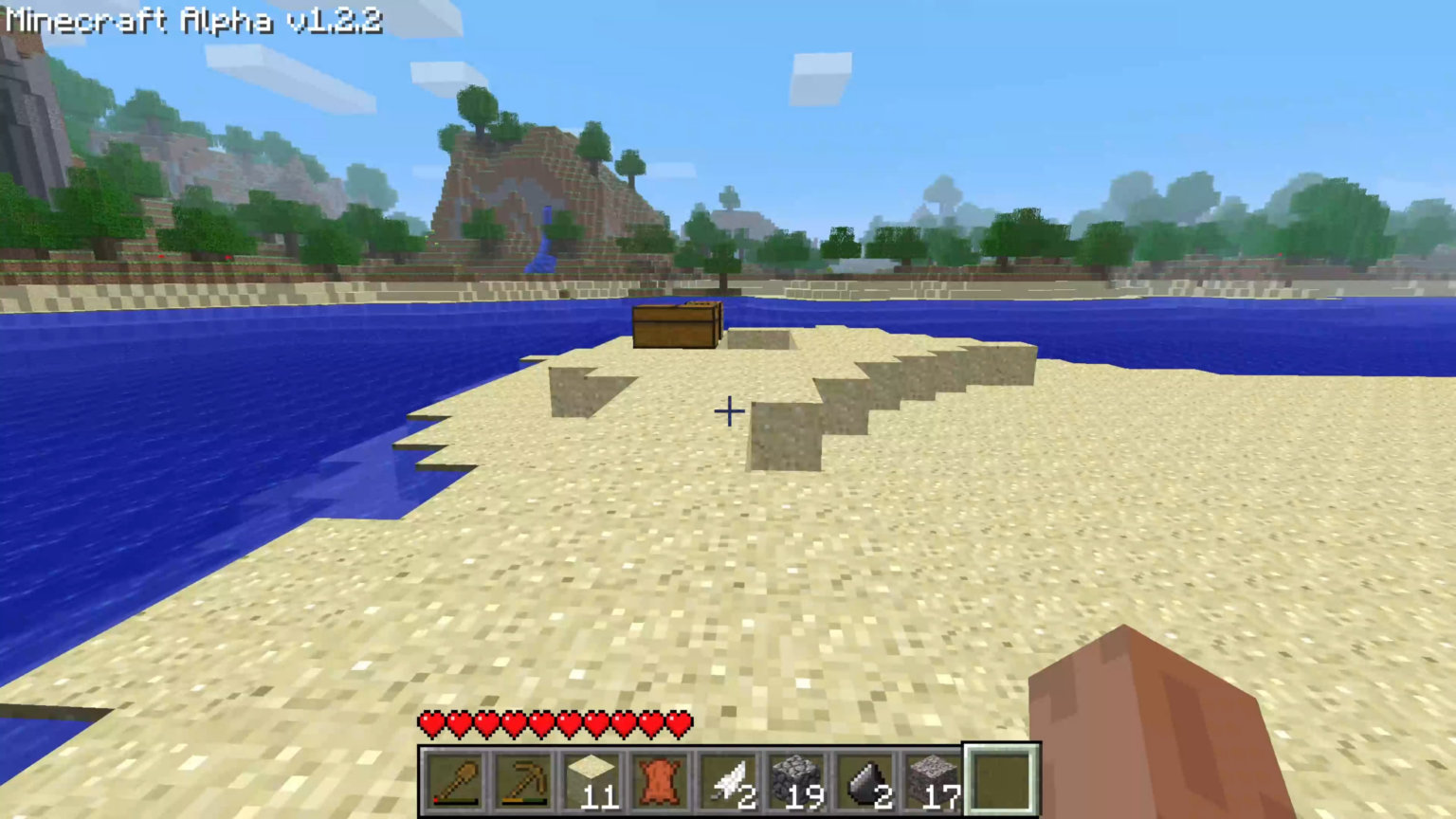Select the stack of 2 feathers

730,777
